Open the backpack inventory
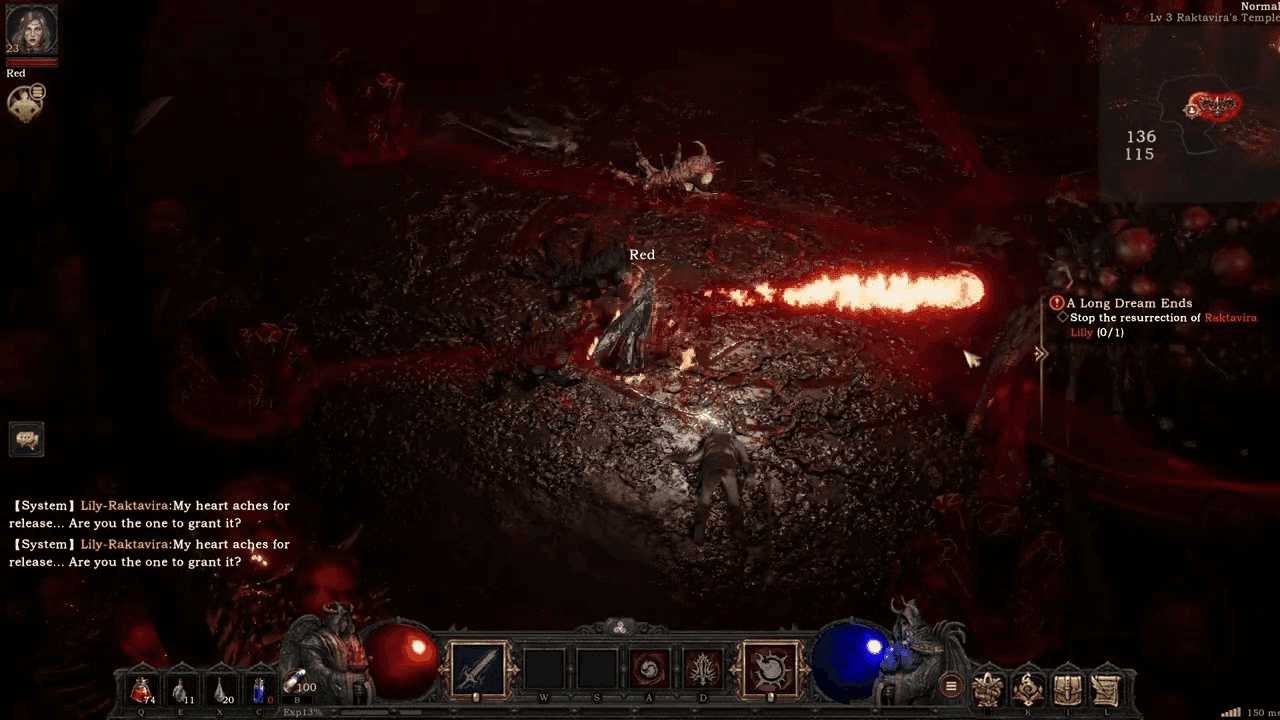The width and height of the screenshot is (1280, 720). tap(1067, 688)
